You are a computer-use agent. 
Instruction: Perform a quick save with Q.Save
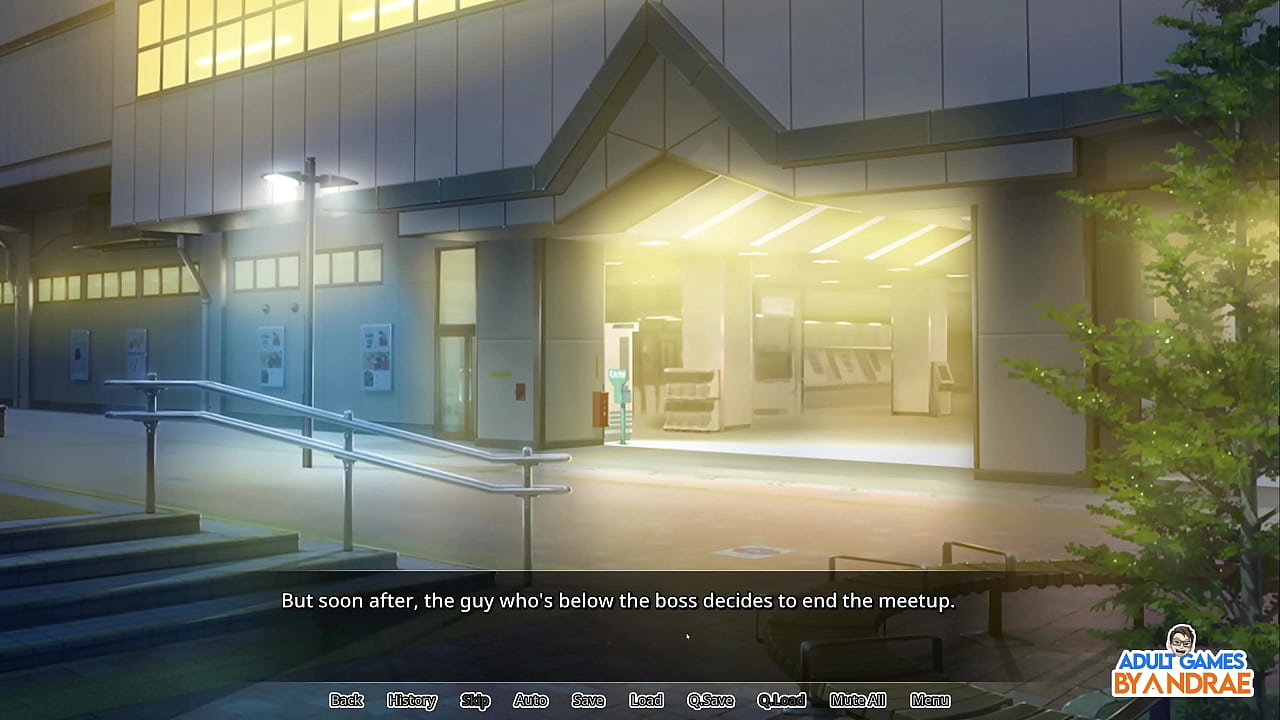[711, 700]
